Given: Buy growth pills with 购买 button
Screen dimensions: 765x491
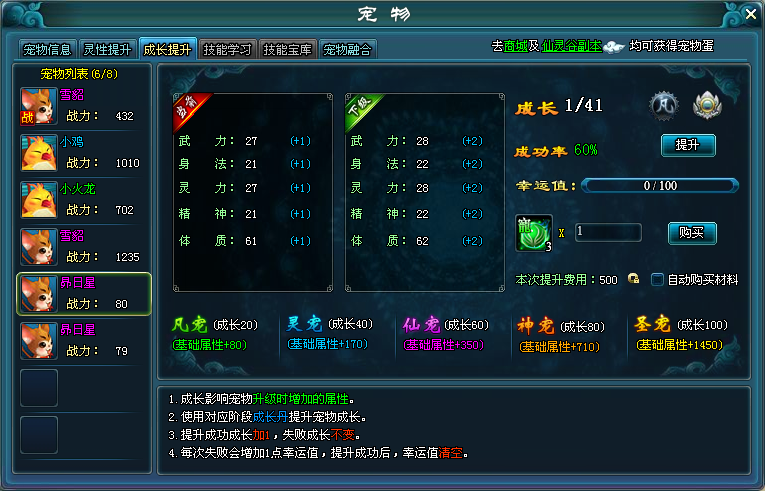Looking at the screenshot, I should pyautogui.click(x=692, y=233).
